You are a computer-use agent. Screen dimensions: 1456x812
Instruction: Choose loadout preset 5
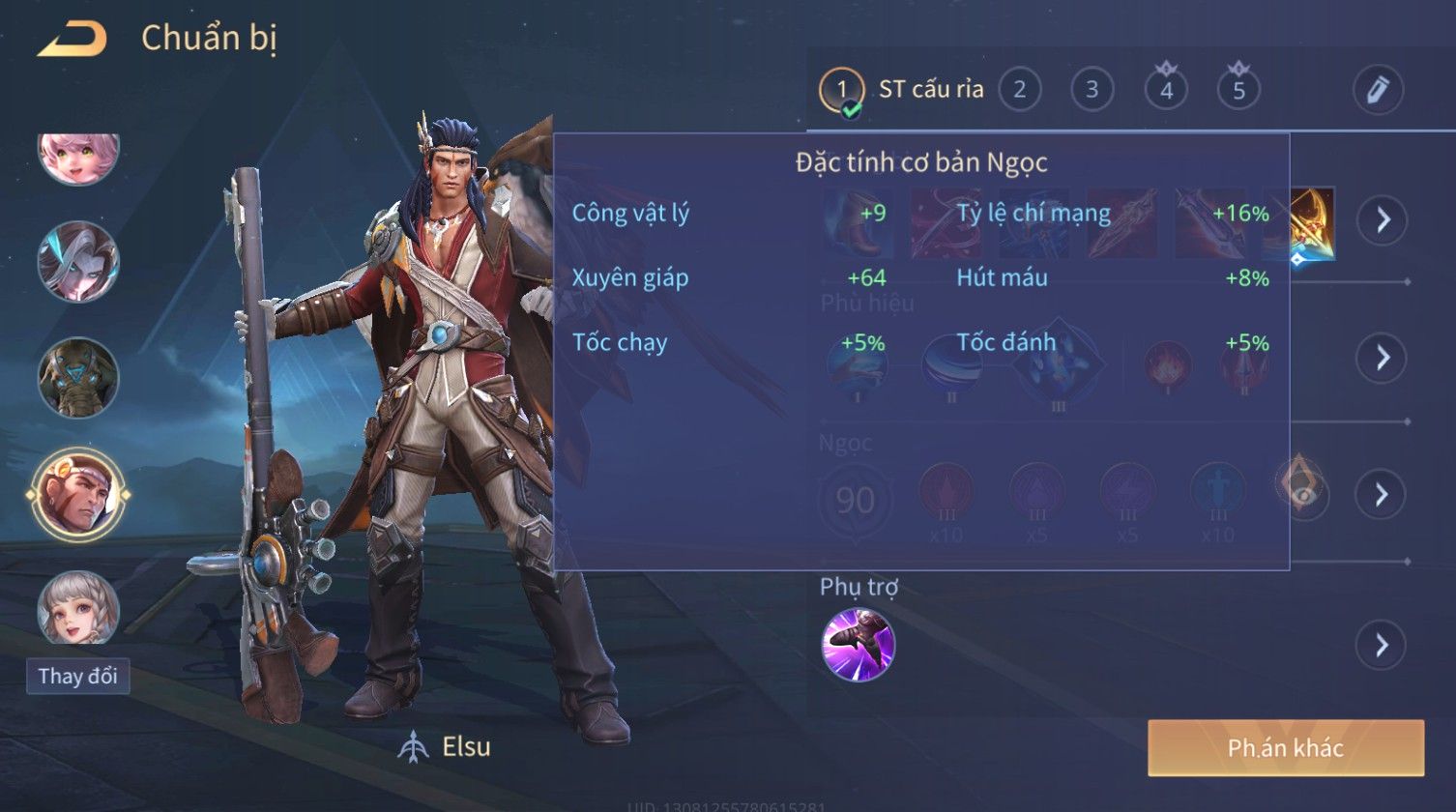pyautogui.click(x=1238, y=90)
